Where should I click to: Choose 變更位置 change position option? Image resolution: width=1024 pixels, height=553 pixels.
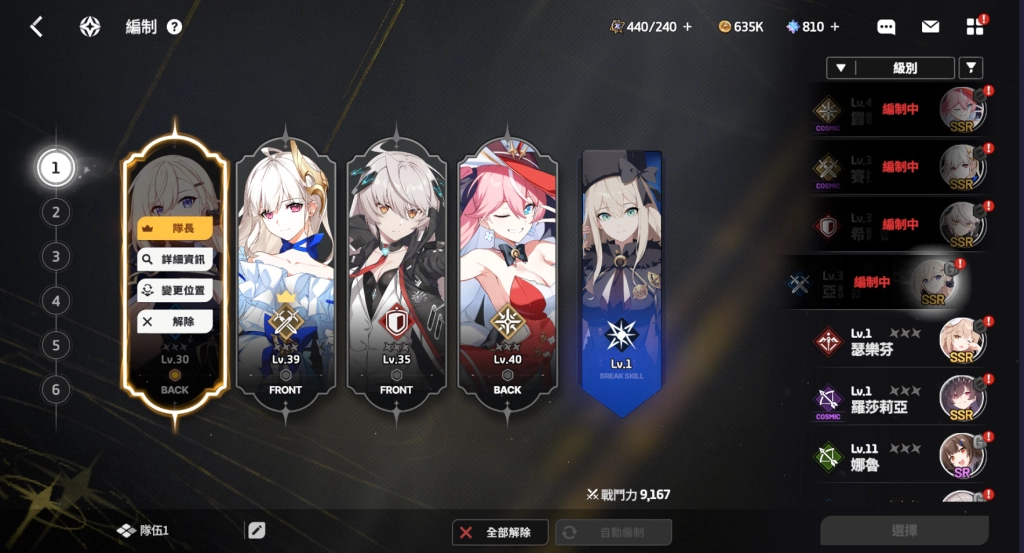click(x=175, y=290)
